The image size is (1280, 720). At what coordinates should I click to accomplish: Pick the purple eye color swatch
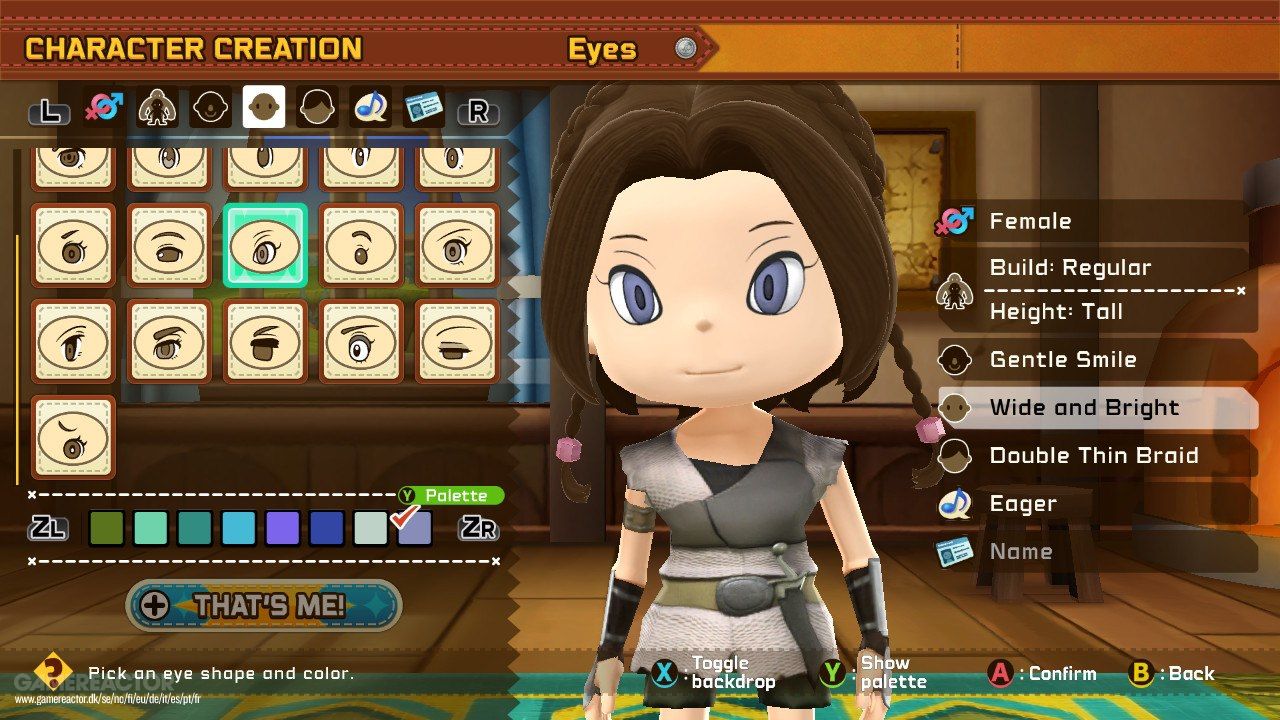coord(282,528)
